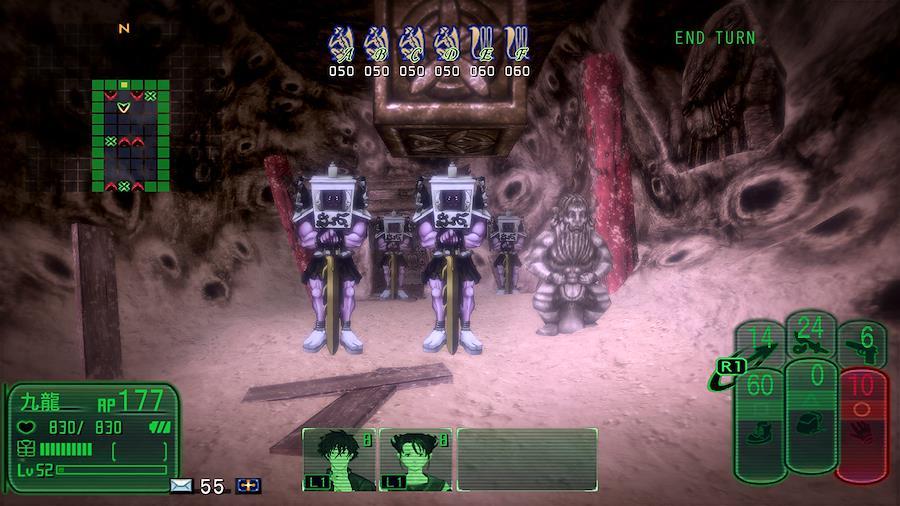Select enemy turn-order icon C
900x506 pixels.
click(x=412, y=44)
